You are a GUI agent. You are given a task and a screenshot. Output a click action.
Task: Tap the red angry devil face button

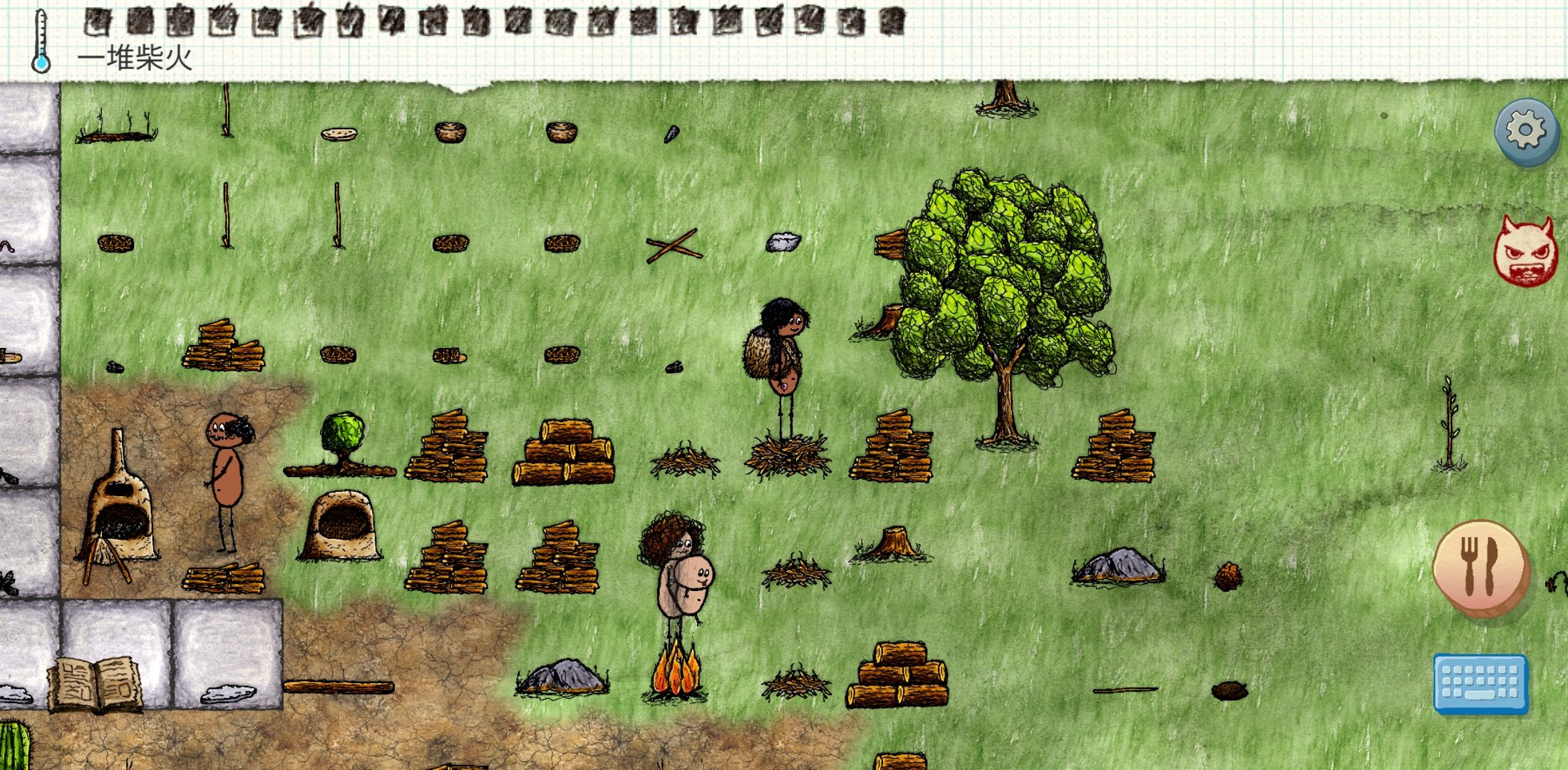[x=1524, y=250]
